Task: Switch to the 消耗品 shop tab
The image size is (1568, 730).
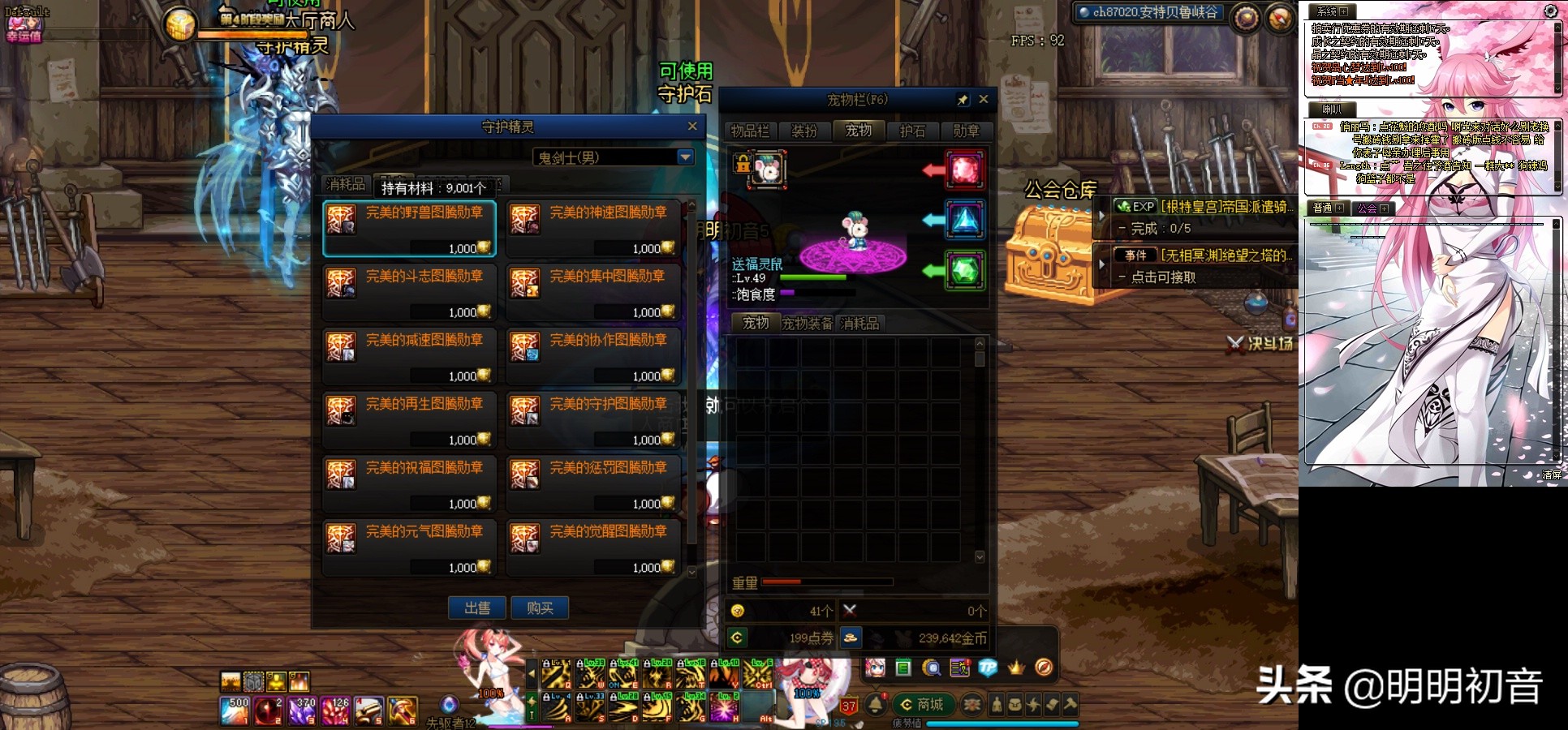Action: [346, 185]
